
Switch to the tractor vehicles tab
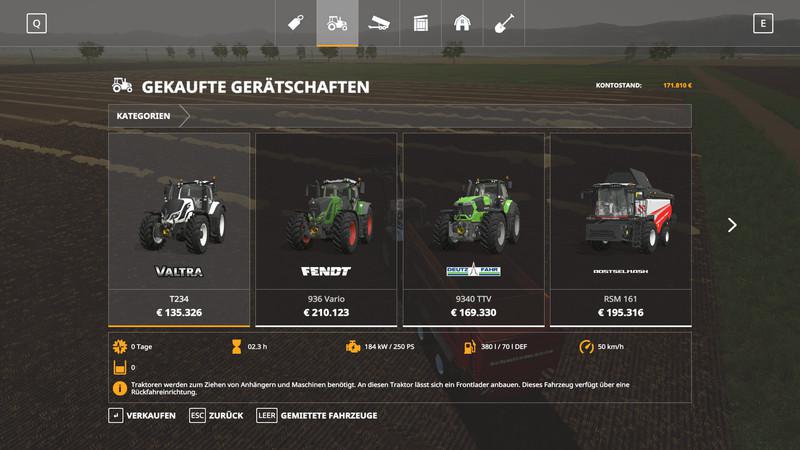coord(337,23)
